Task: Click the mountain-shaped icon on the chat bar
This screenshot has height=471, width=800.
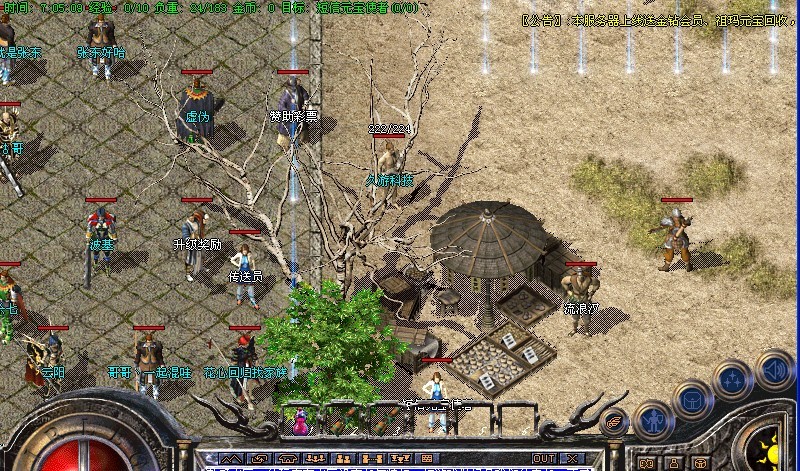Action: [x=232, y=459]
